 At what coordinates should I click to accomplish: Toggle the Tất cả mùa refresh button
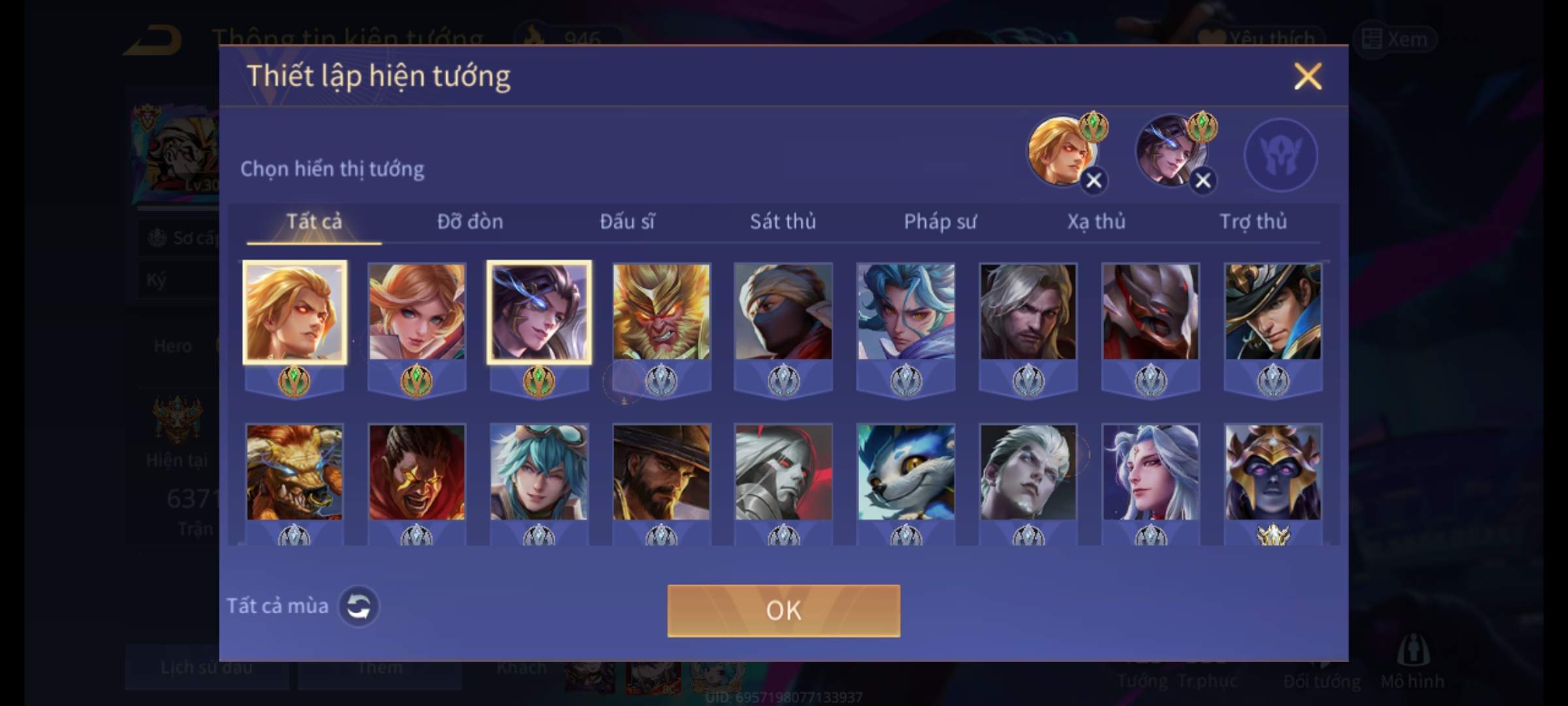[x=359, y=606]
